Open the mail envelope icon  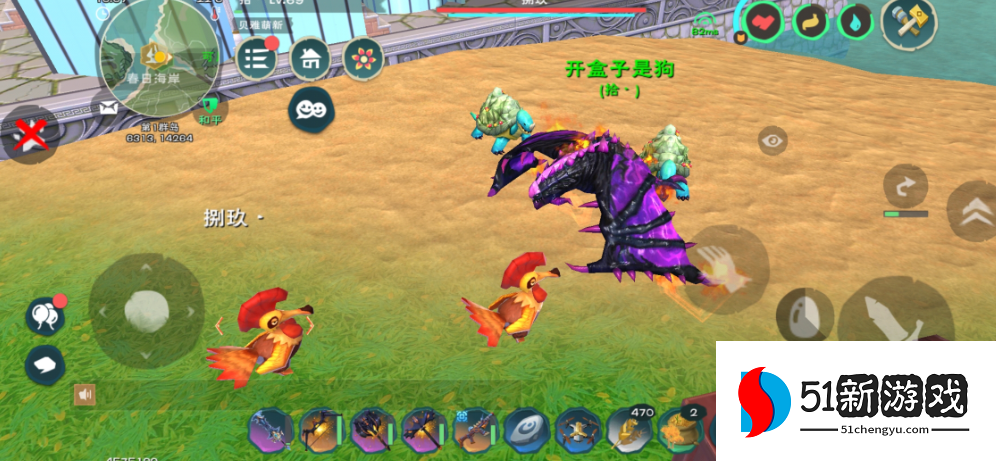(x=108, y=107)
